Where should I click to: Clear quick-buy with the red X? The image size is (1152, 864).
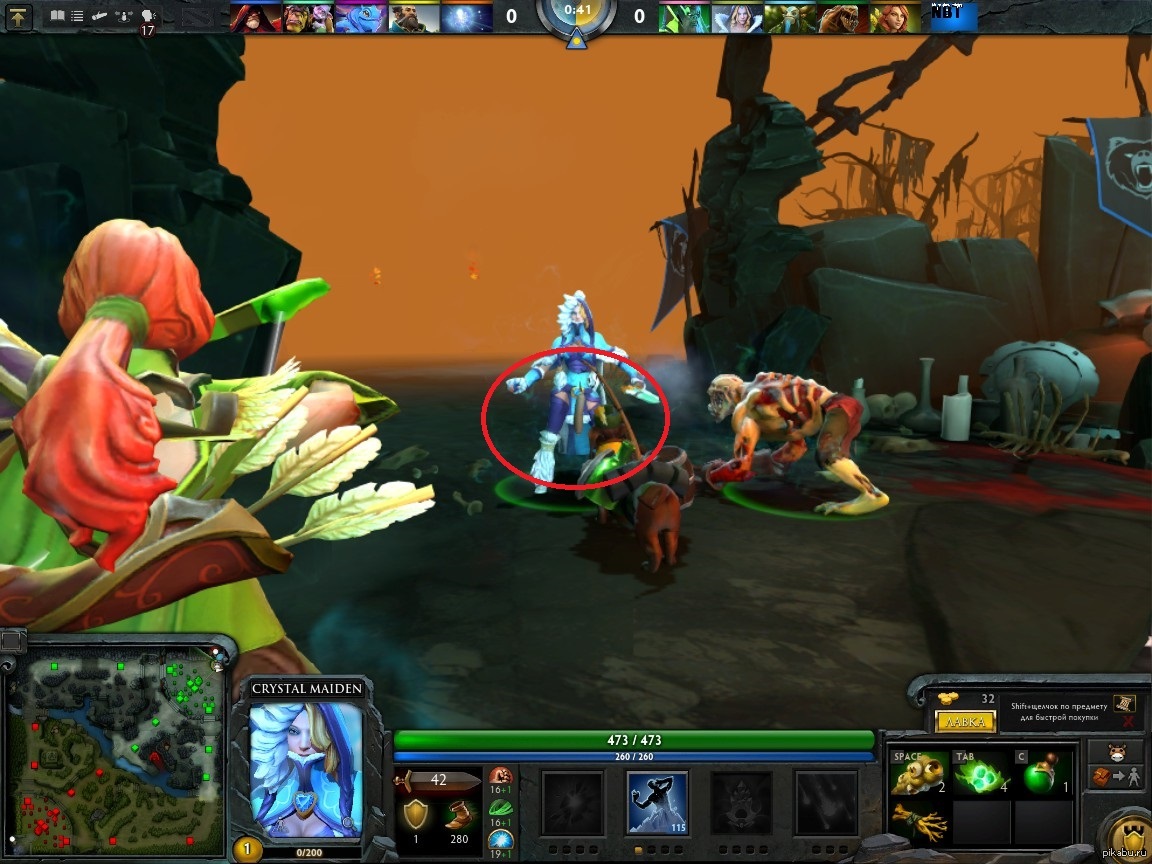[x=1128, y=721]
